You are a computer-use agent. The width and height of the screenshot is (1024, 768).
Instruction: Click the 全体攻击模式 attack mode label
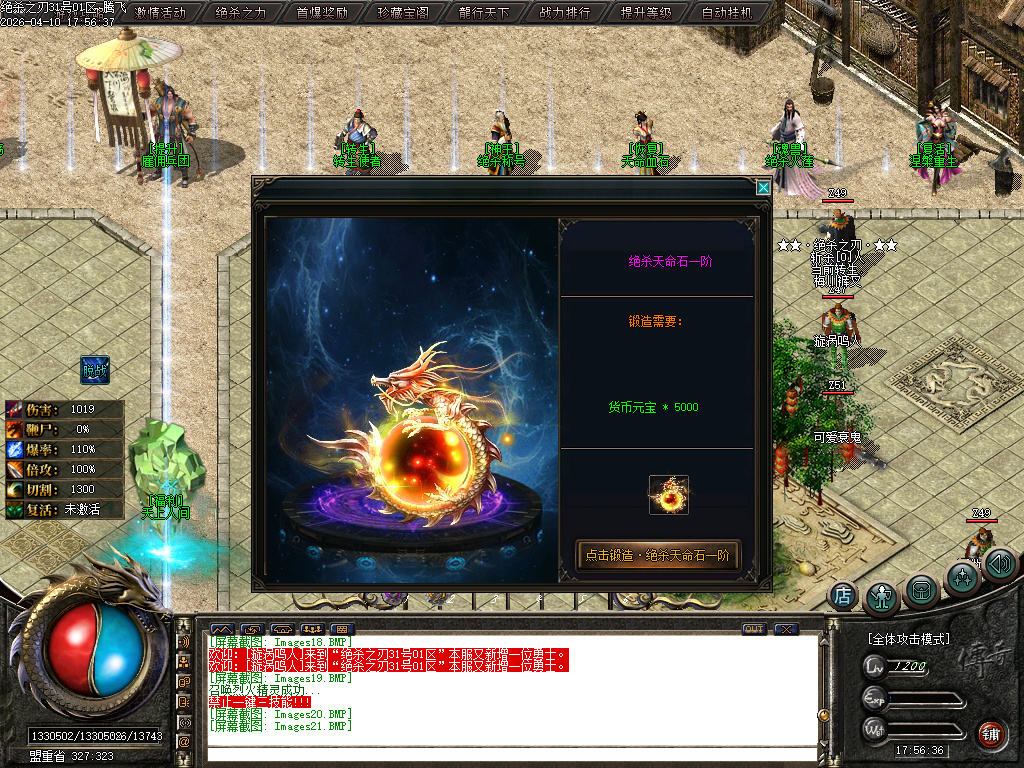pyautogui.click(x=908, y=638)
